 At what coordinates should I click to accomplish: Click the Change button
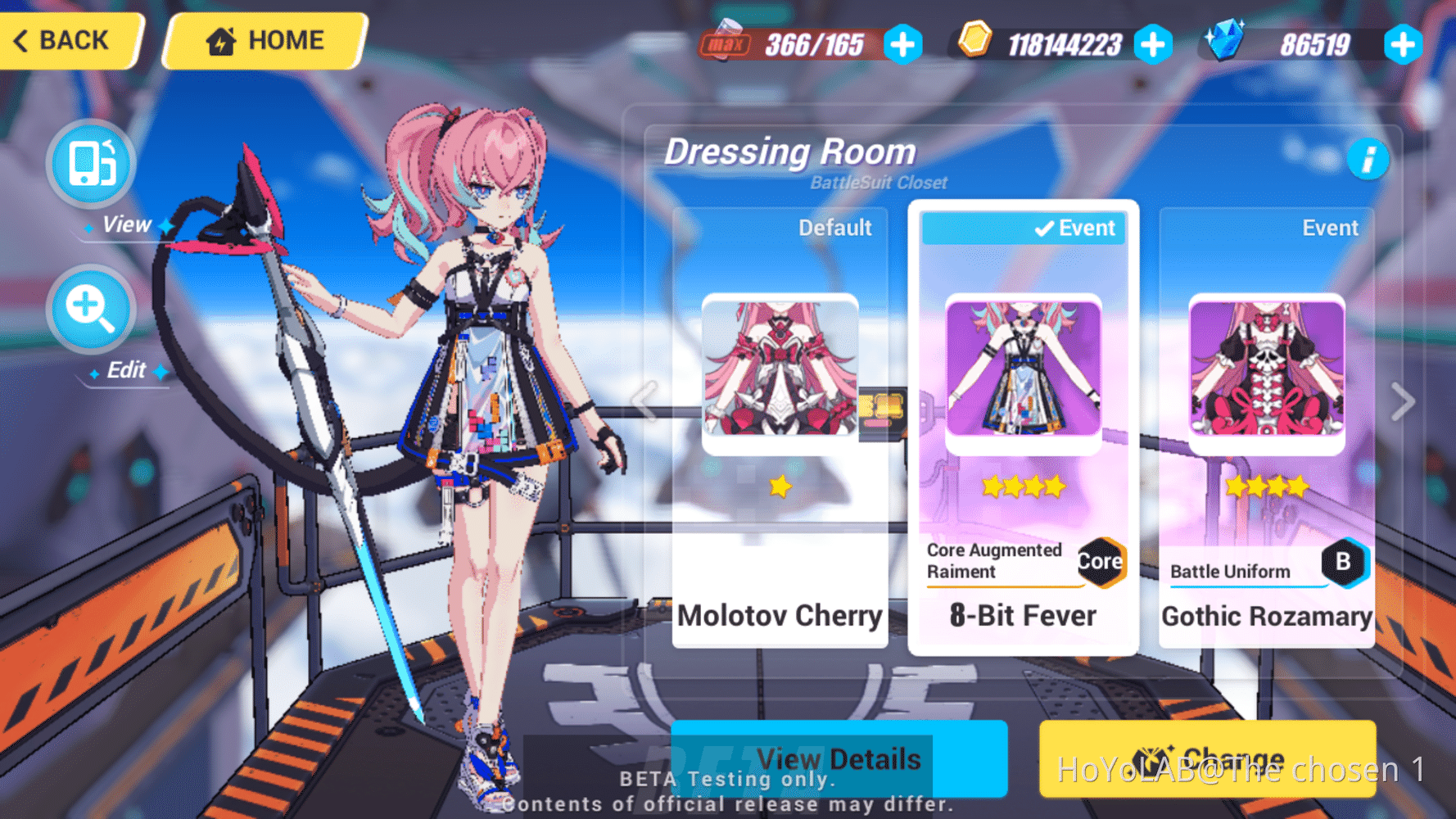pyautogui.click(x=1208, y=759)
